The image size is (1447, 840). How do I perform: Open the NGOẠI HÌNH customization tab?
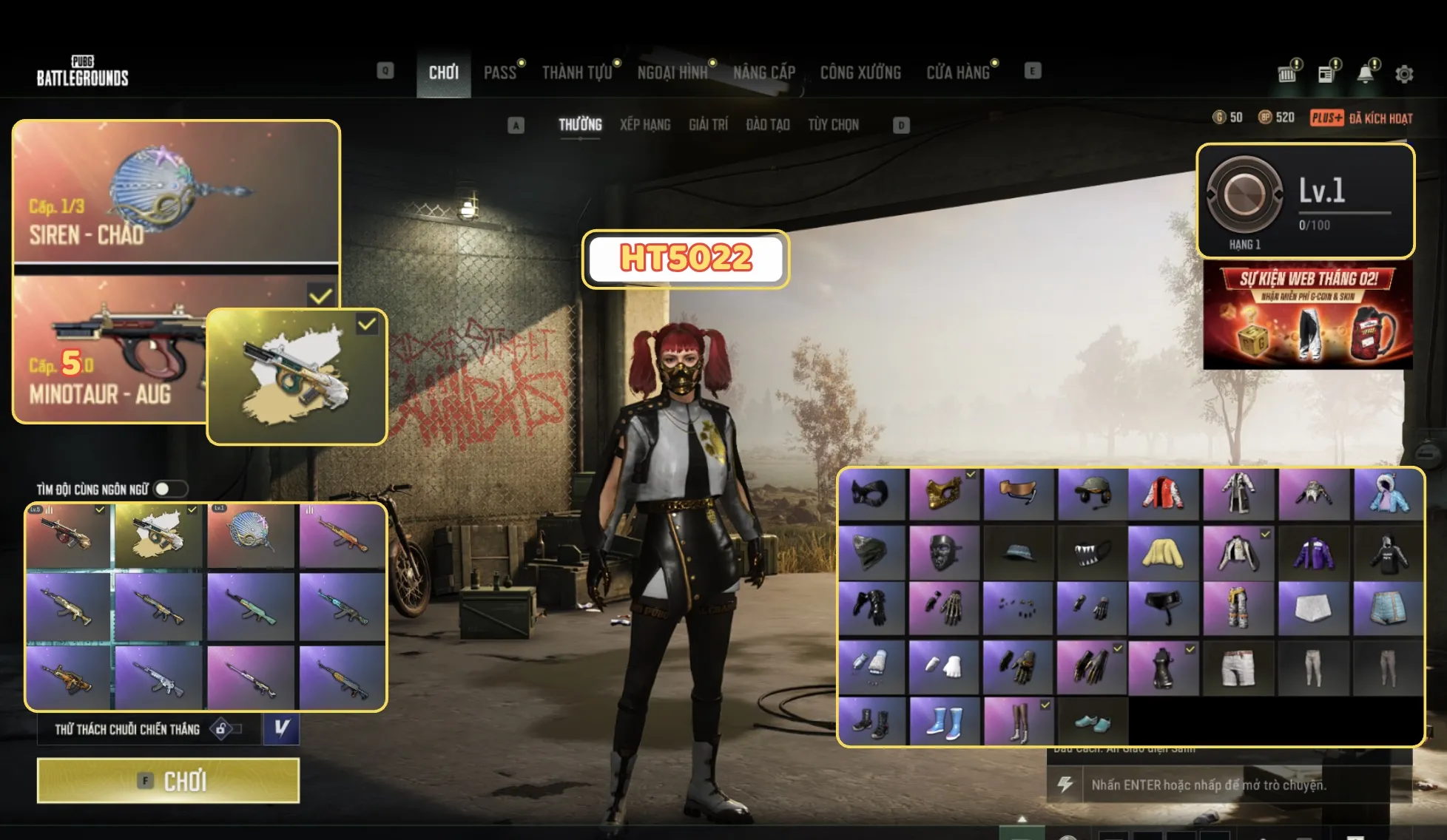[x=672, y=72]
